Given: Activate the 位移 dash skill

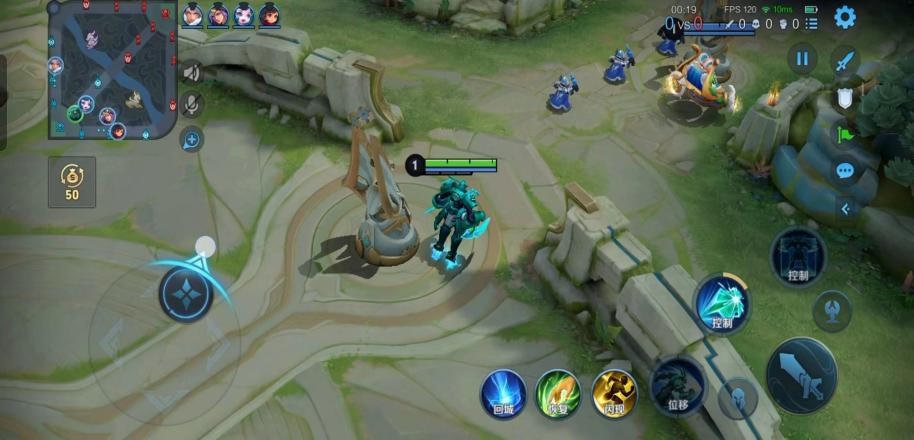Looking at the screenshot, I should (x=677, y=385).
